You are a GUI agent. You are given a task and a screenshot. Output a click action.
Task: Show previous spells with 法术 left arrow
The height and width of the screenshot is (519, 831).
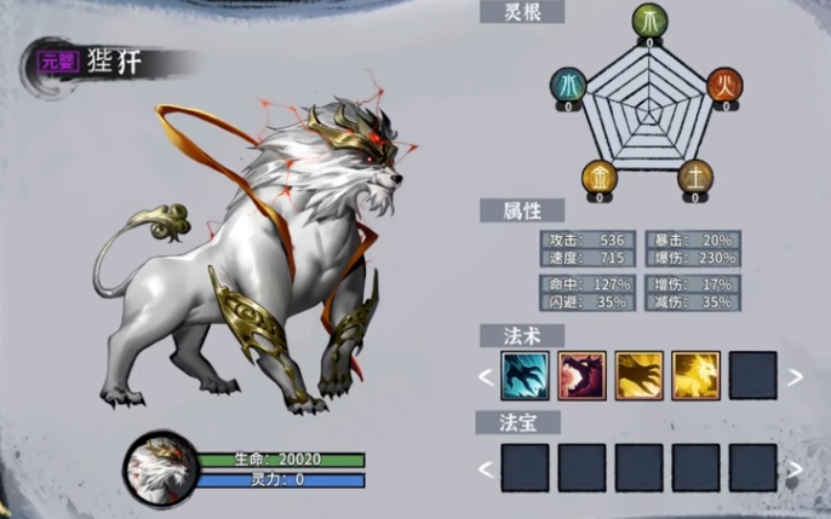pyautogui.click(x=486, y=377)
